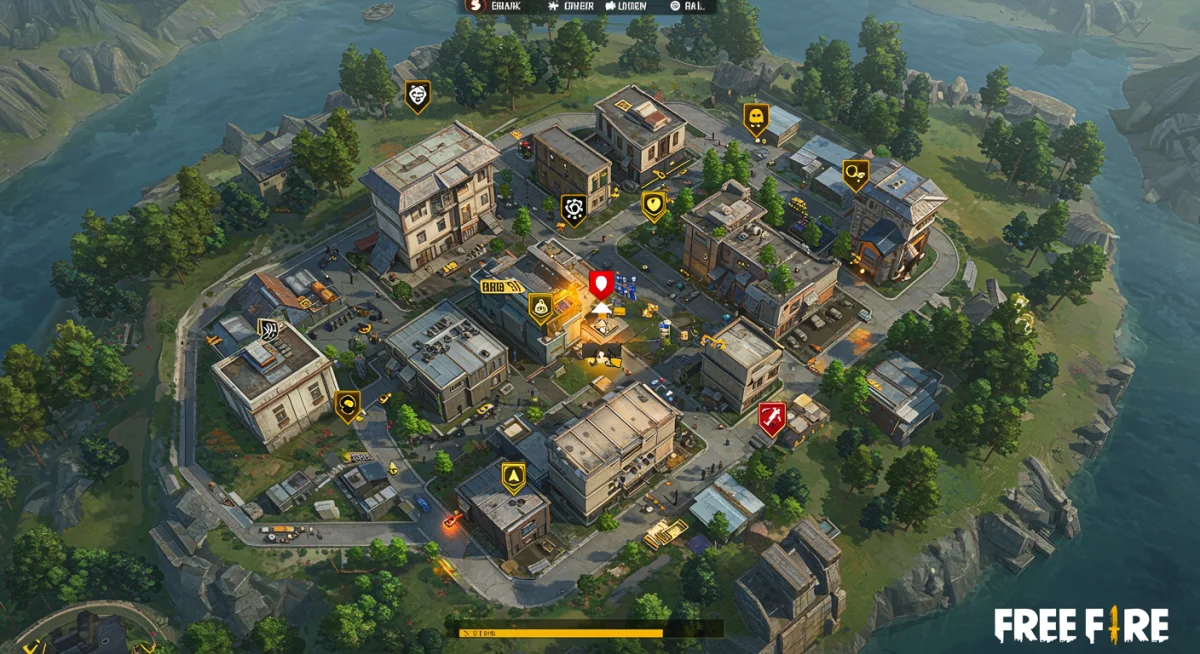This screenshot has width=1200, height=654.
Task: Choose the money bag map marker
Action: pyautogui.click(x=541, y=308)
